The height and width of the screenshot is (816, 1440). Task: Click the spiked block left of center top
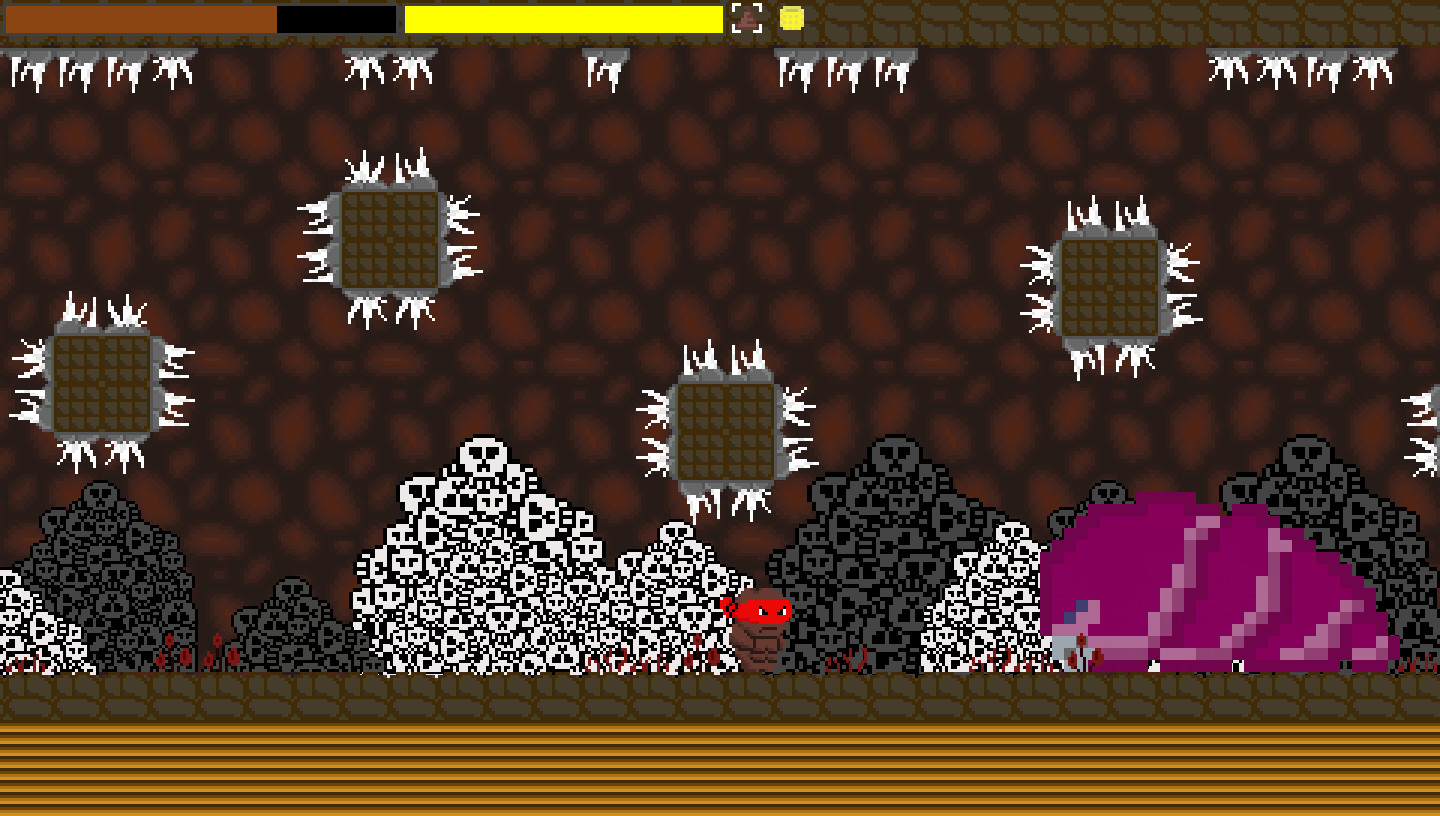390,240
